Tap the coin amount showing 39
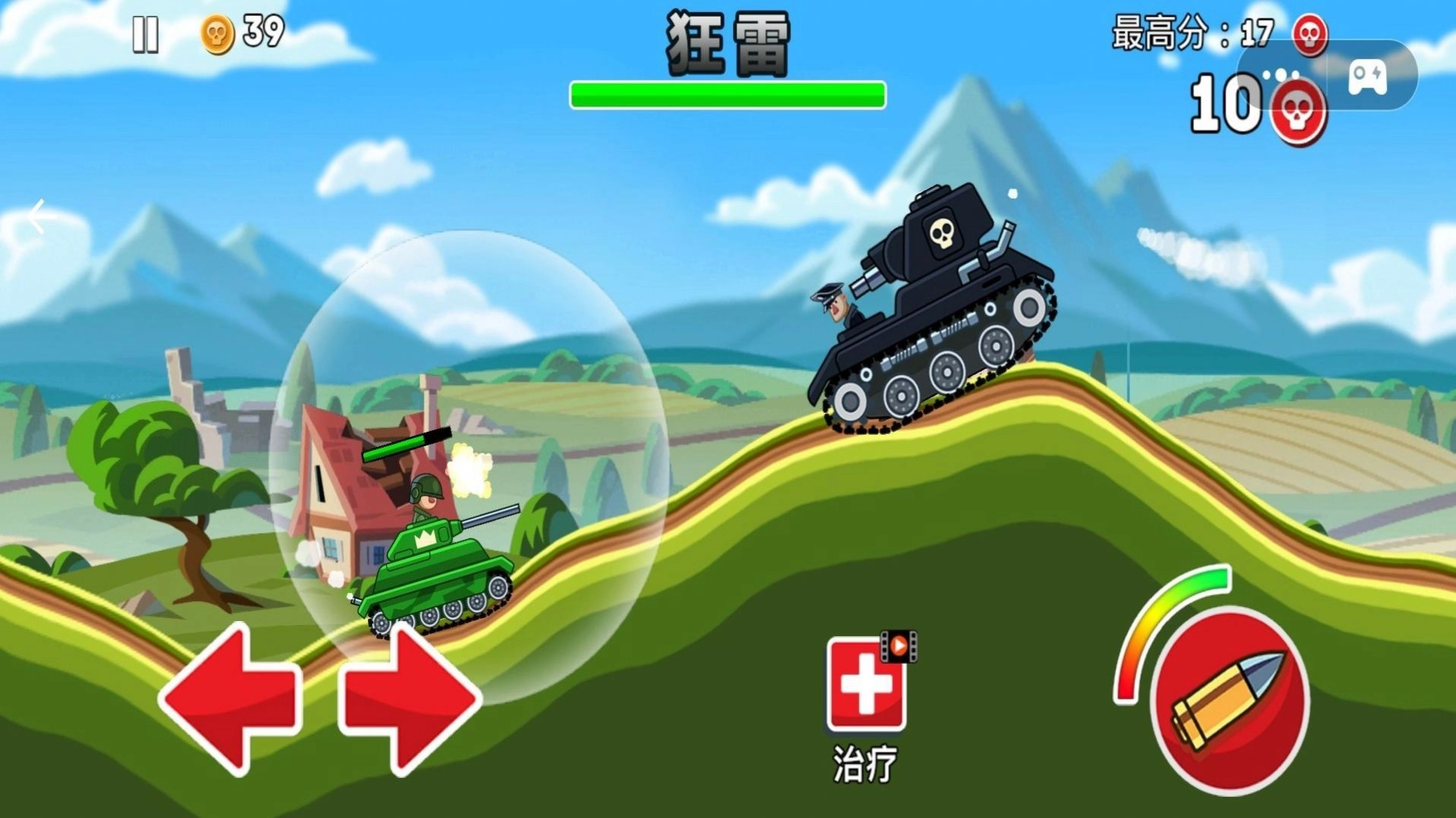The width and height of the screenshot is (1456, 818). point(259,30)
